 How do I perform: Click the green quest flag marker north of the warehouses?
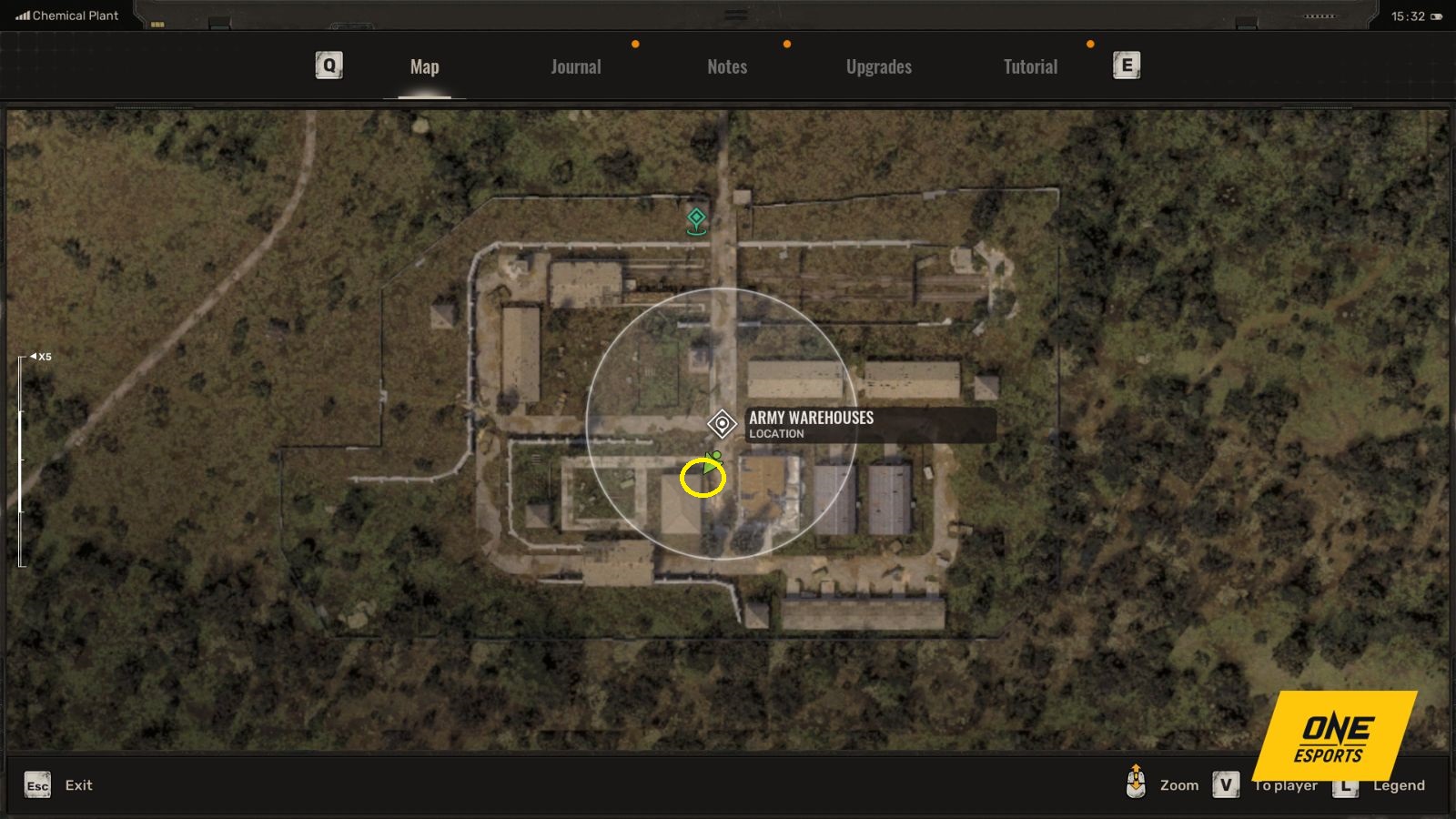pos(695,221)
